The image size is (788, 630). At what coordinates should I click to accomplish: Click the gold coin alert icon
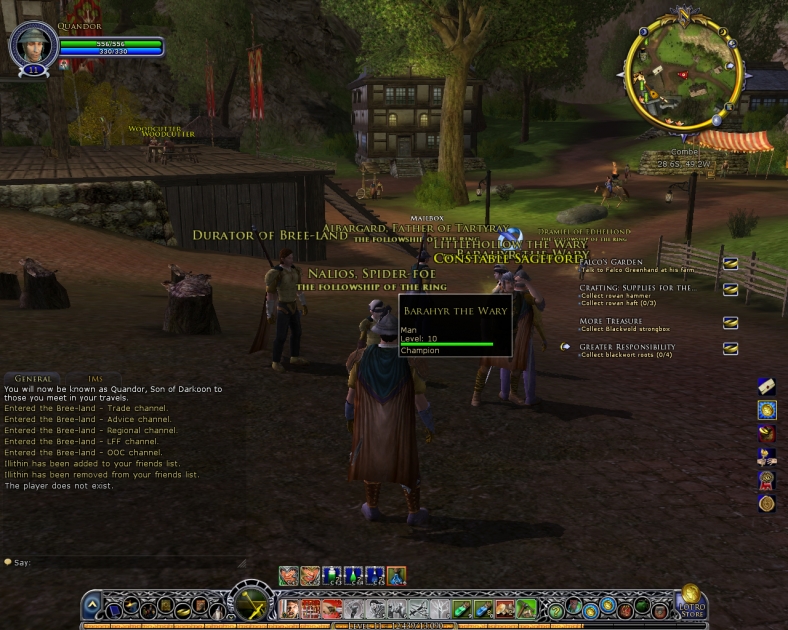click(x=767, y=409)
